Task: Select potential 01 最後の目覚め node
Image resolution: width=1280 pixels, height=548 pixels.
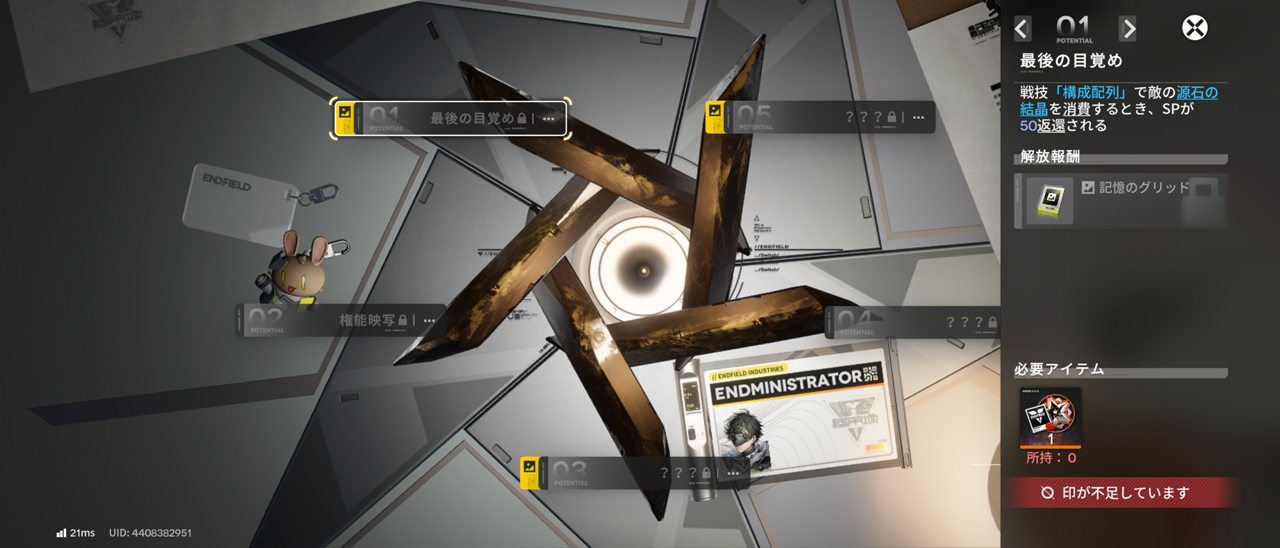Action: tap(450, 118)
